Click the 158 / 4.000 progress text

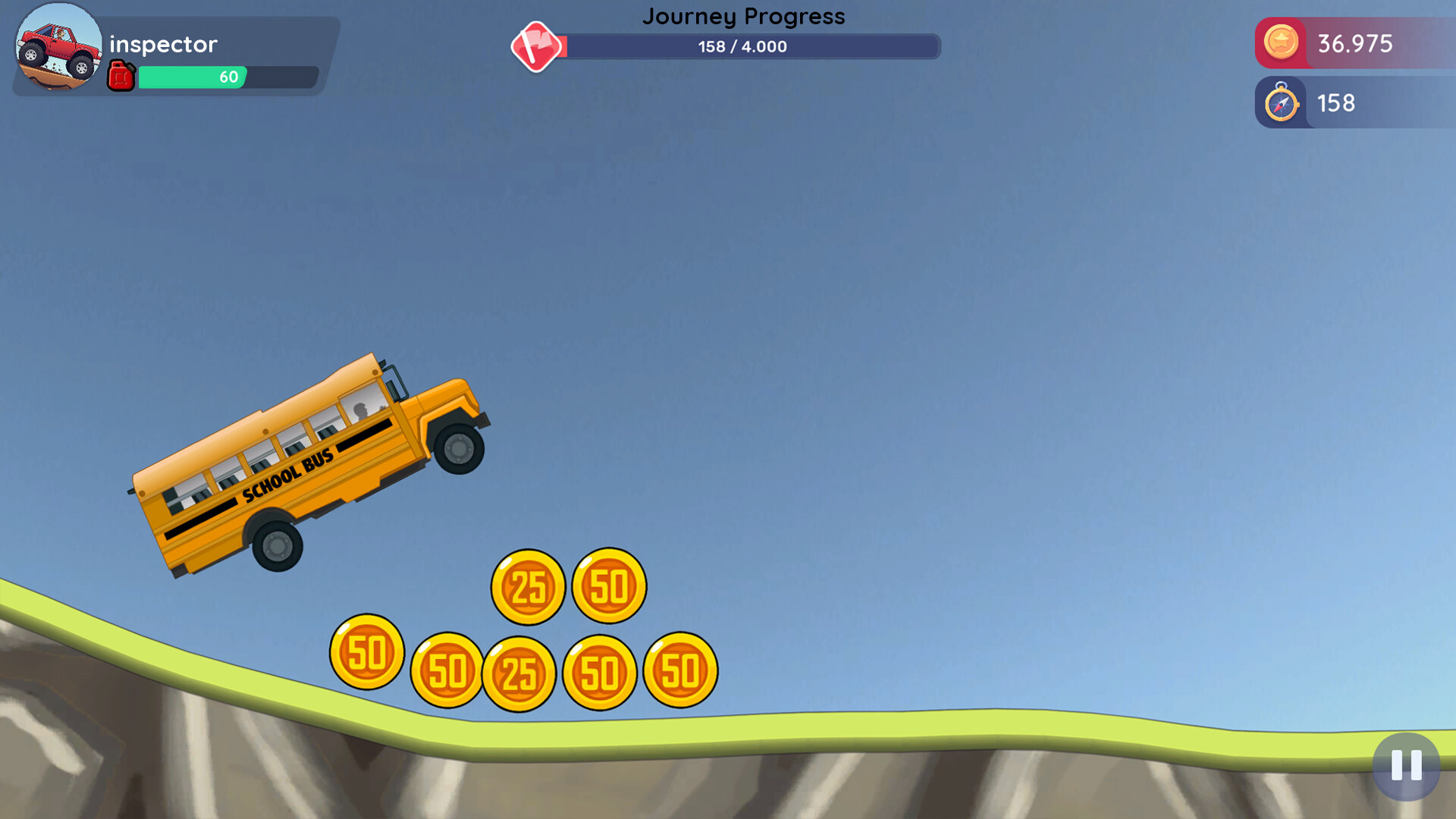click(742, 47)
